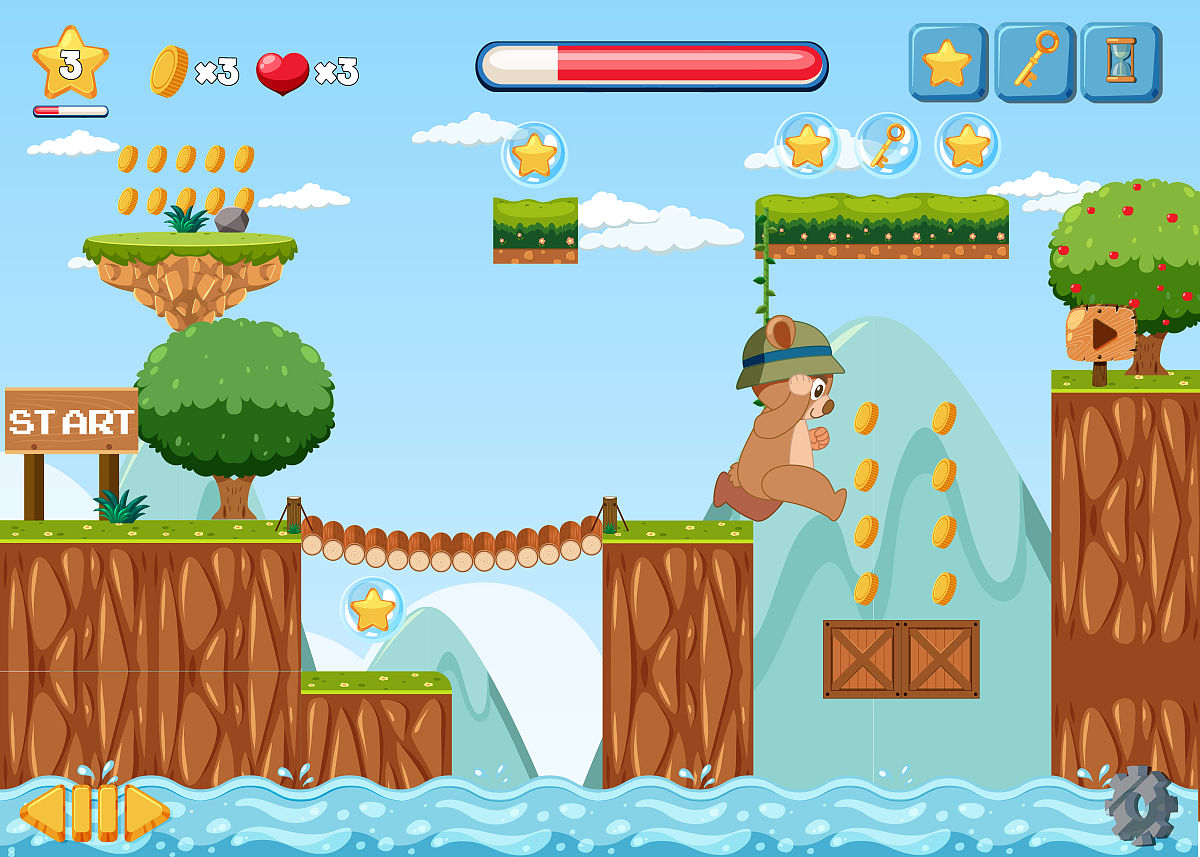The image size is (1200, 857).
Task: Click the star item button
Action: tap(947, 62)
